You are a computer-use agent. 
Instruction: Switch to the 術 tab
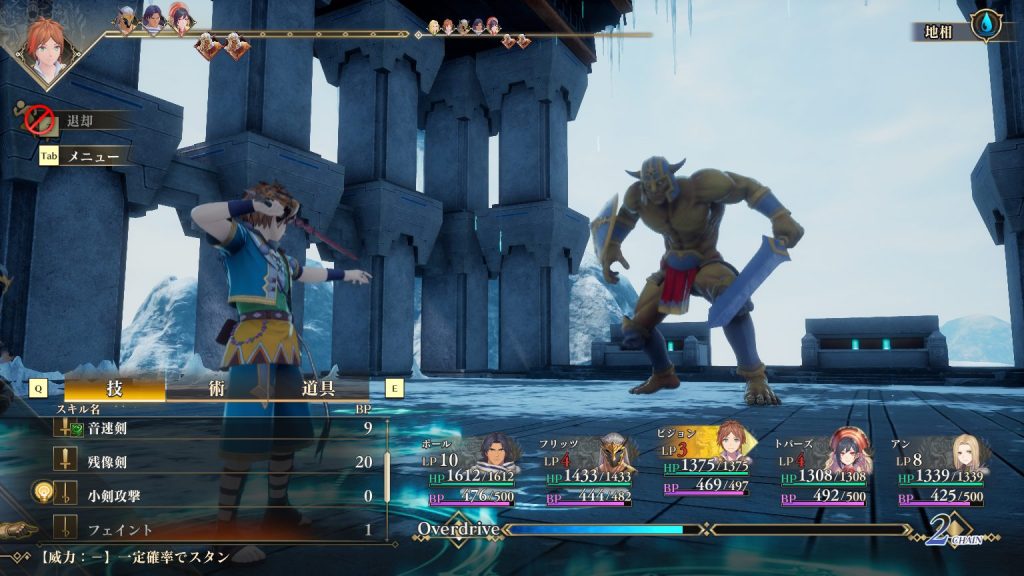point(216,389)
